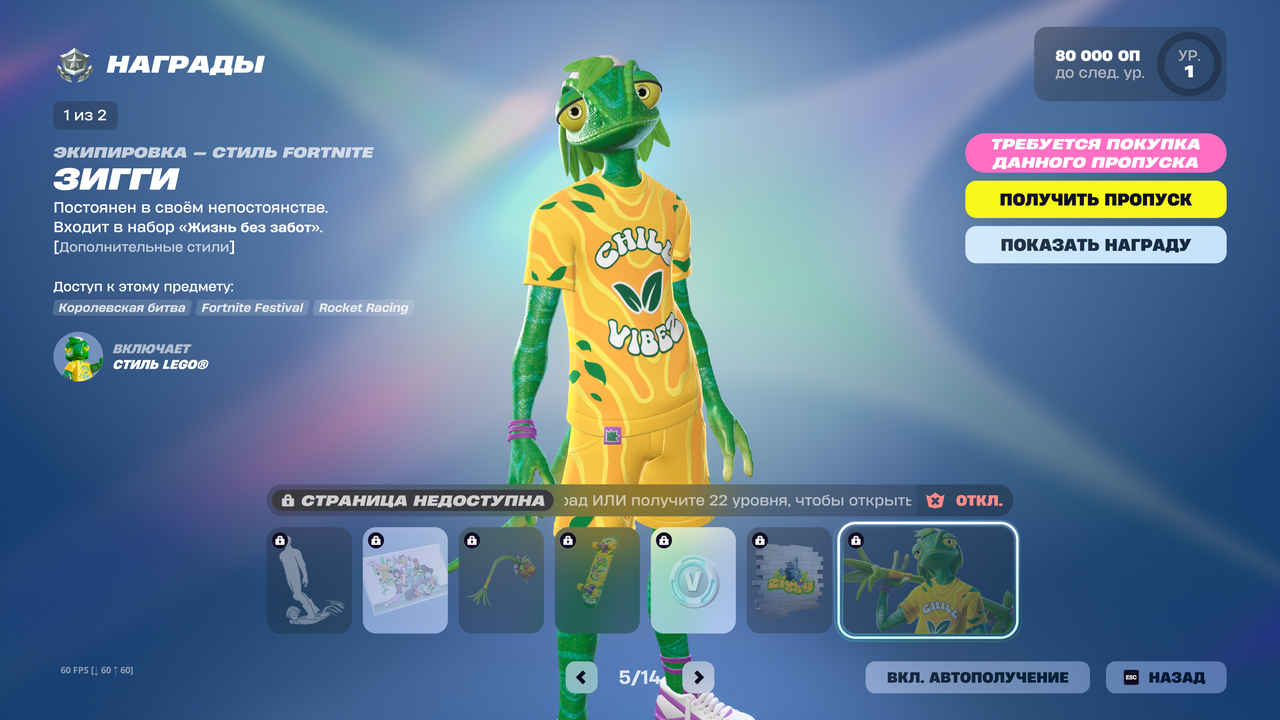Viewport: 1280px width, 720px height.
Task: Choose the locked Ziggy spray reward
Action: click(x=789, y=581)
